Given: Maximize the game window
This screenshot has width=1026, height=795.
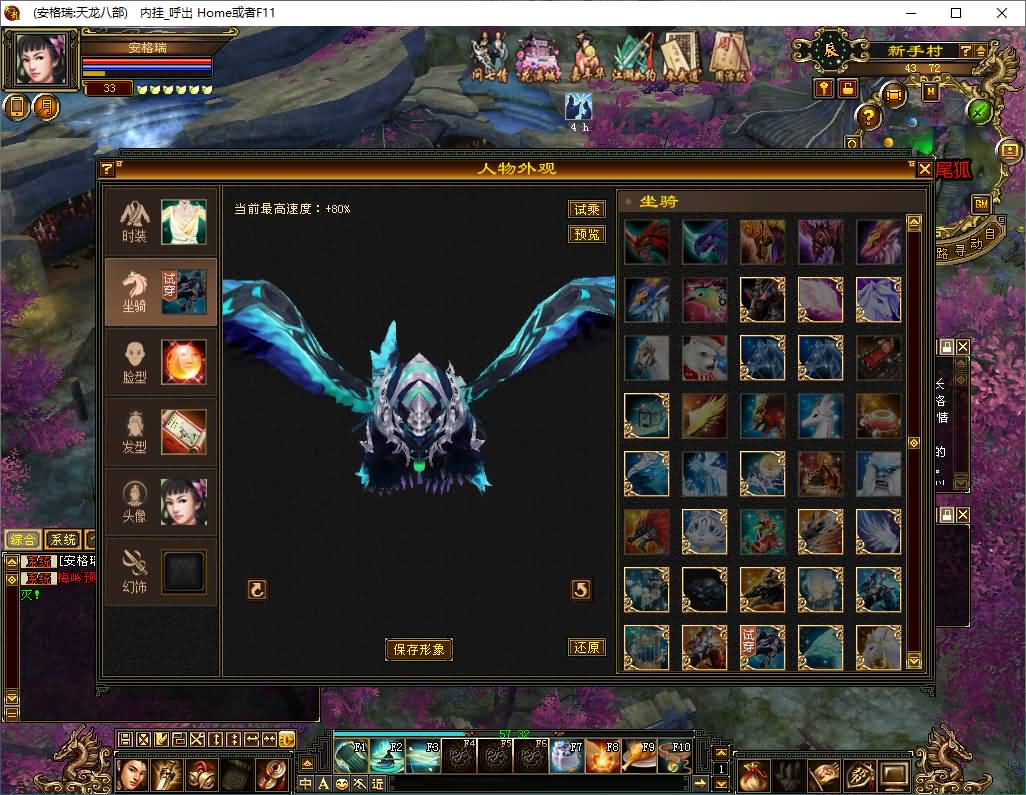Looking at the screenshot, I should tap(956, 13).
